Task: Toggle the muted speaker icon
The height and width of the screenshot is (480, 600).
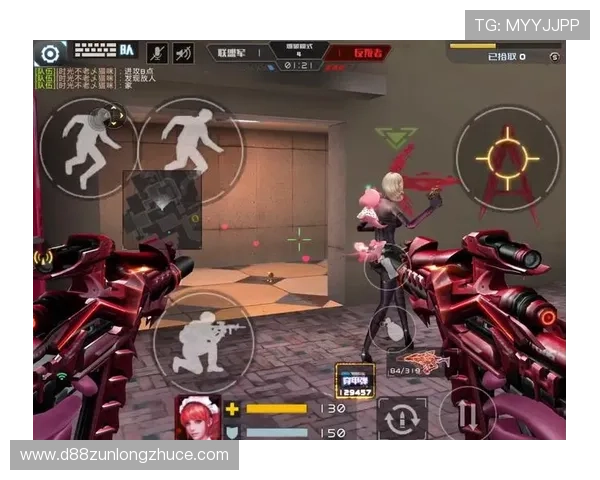Action: pos(183,52)
